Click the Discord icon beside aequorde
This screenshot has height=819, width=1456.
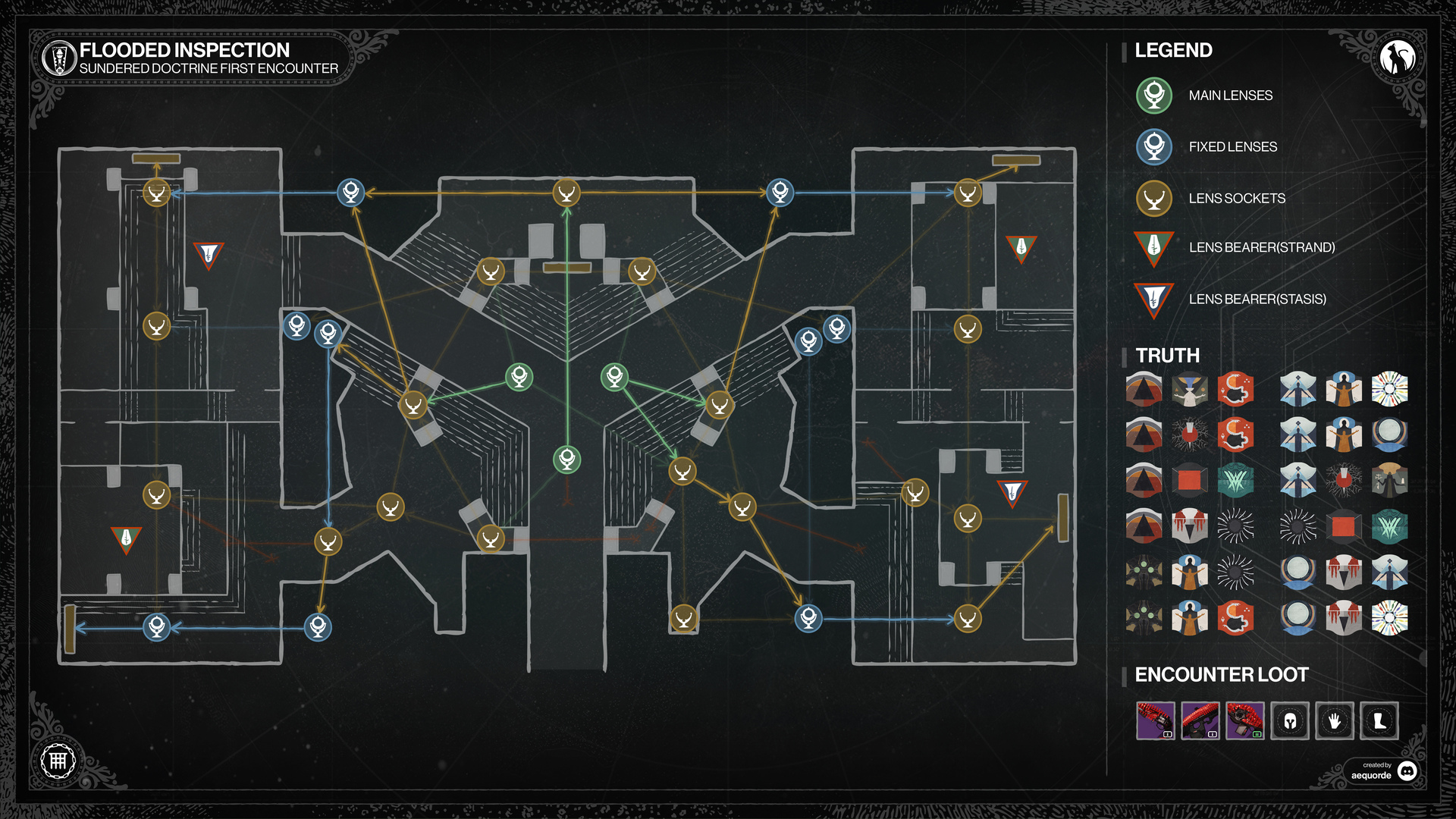(1407, 770)
